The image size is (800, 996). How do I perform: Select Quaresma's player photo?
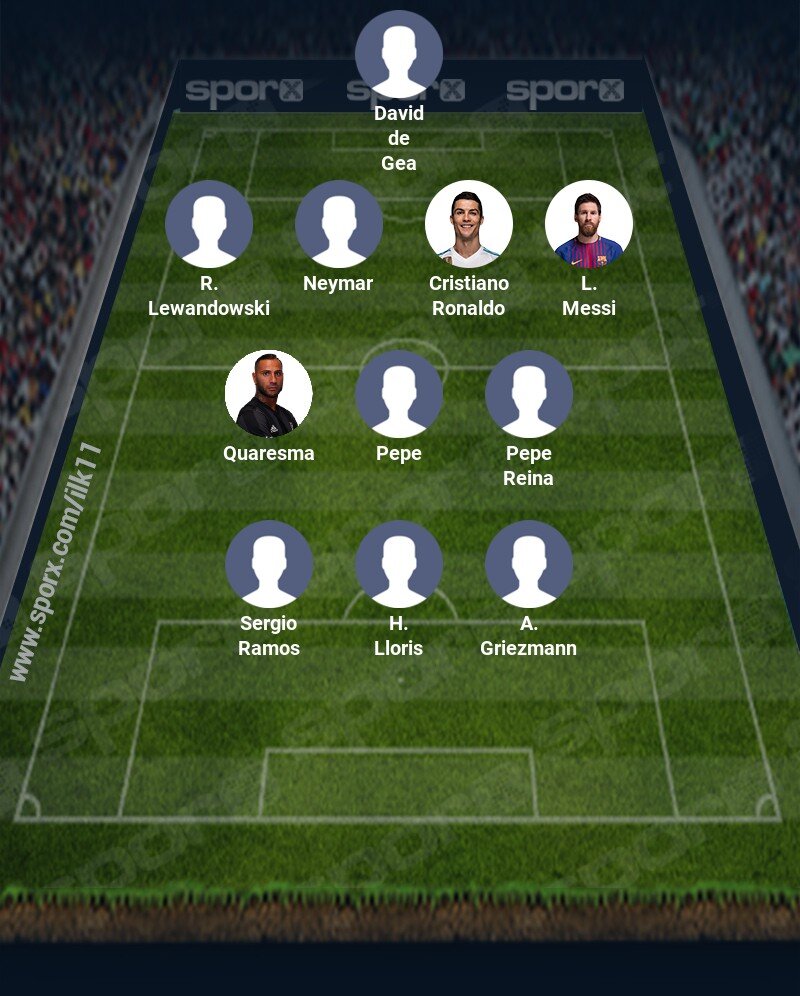(269, 394)
